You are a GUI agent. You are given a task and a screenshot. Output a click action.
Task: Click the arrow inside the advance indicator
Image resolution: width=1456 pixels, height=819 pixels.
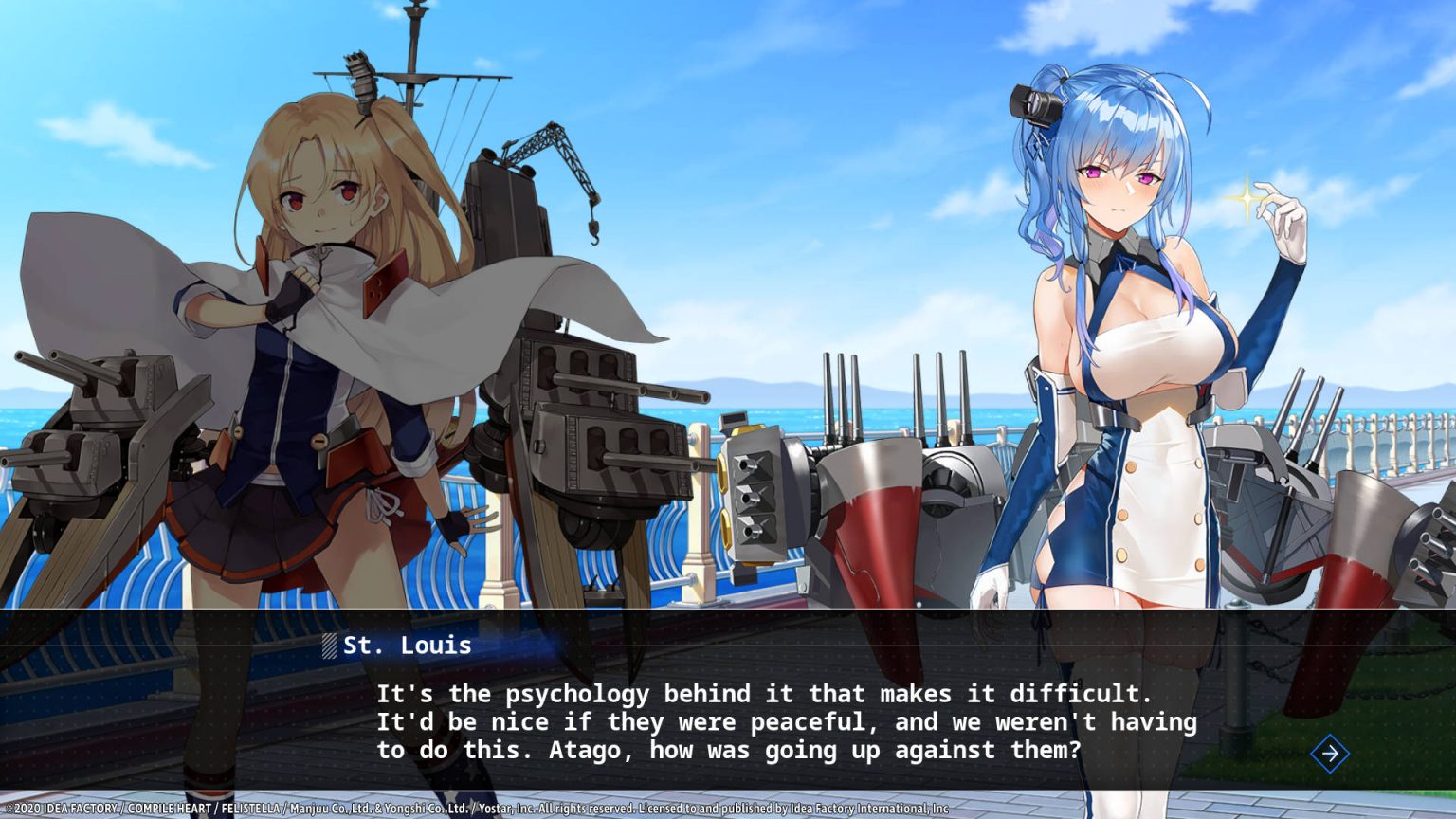1331,753
